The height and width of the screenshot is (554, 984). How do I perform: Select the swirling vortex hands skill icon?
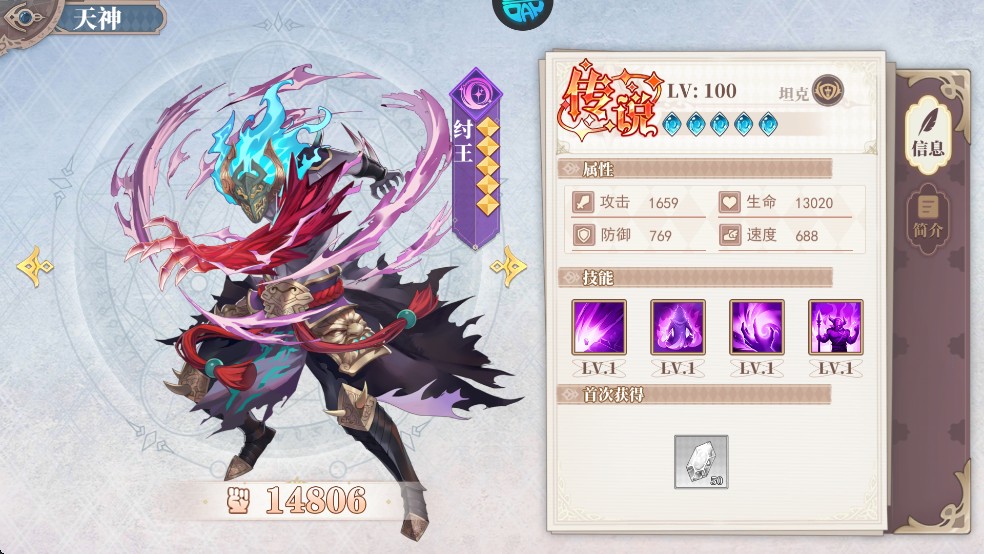[x=757, y=327]
